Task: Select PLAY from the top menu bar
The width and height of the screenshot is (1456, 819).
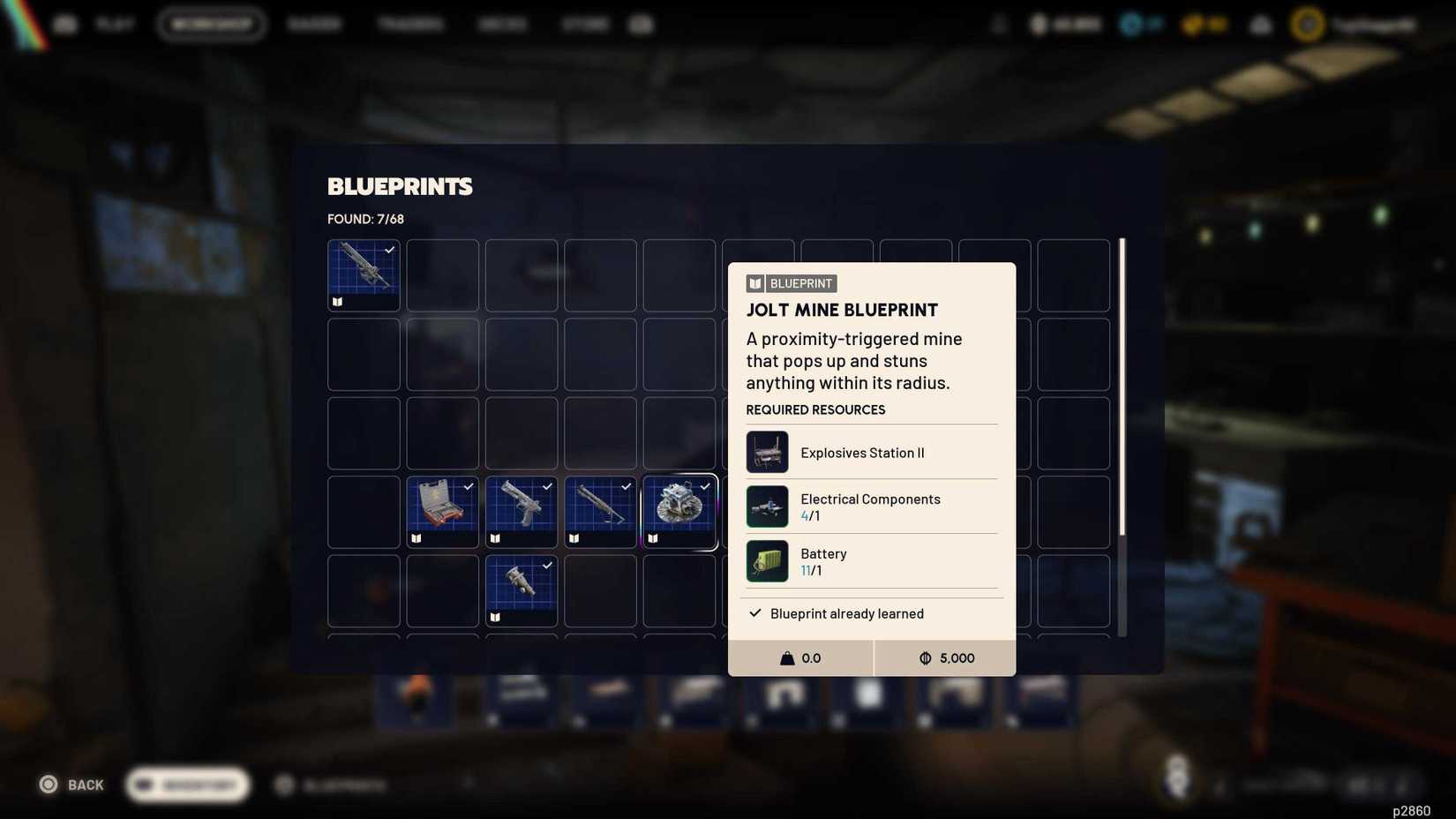Action: (116, 24)
